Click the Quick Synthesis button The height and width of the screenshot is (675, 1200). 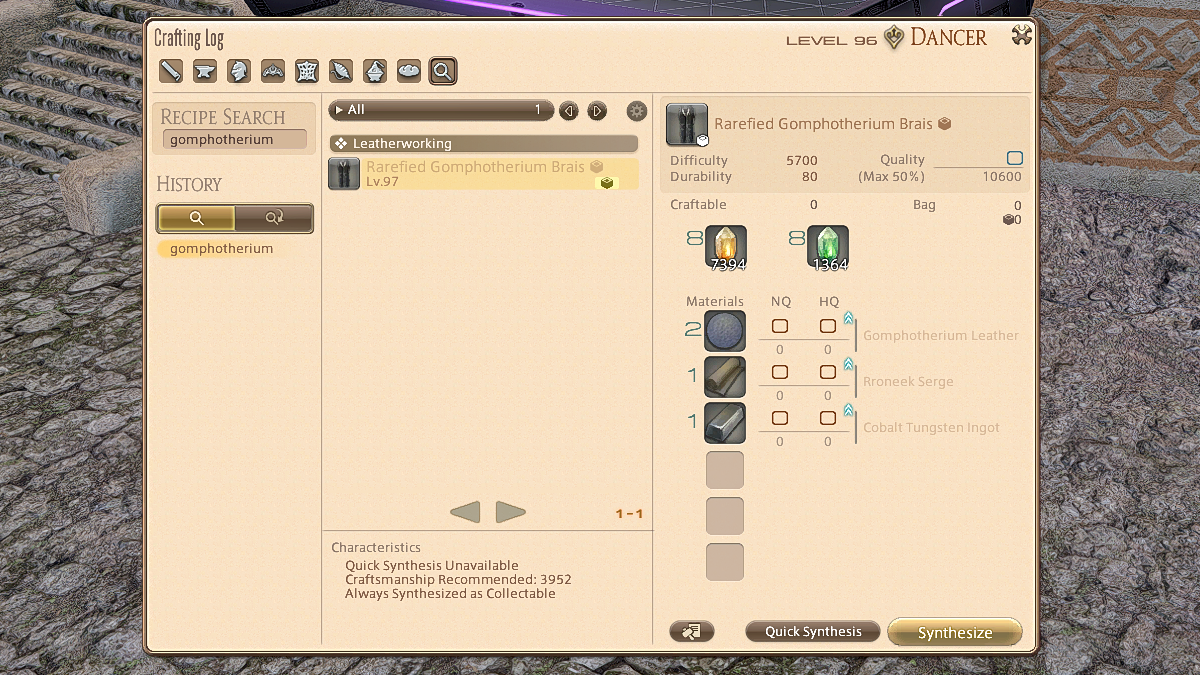tap(812, 632)
